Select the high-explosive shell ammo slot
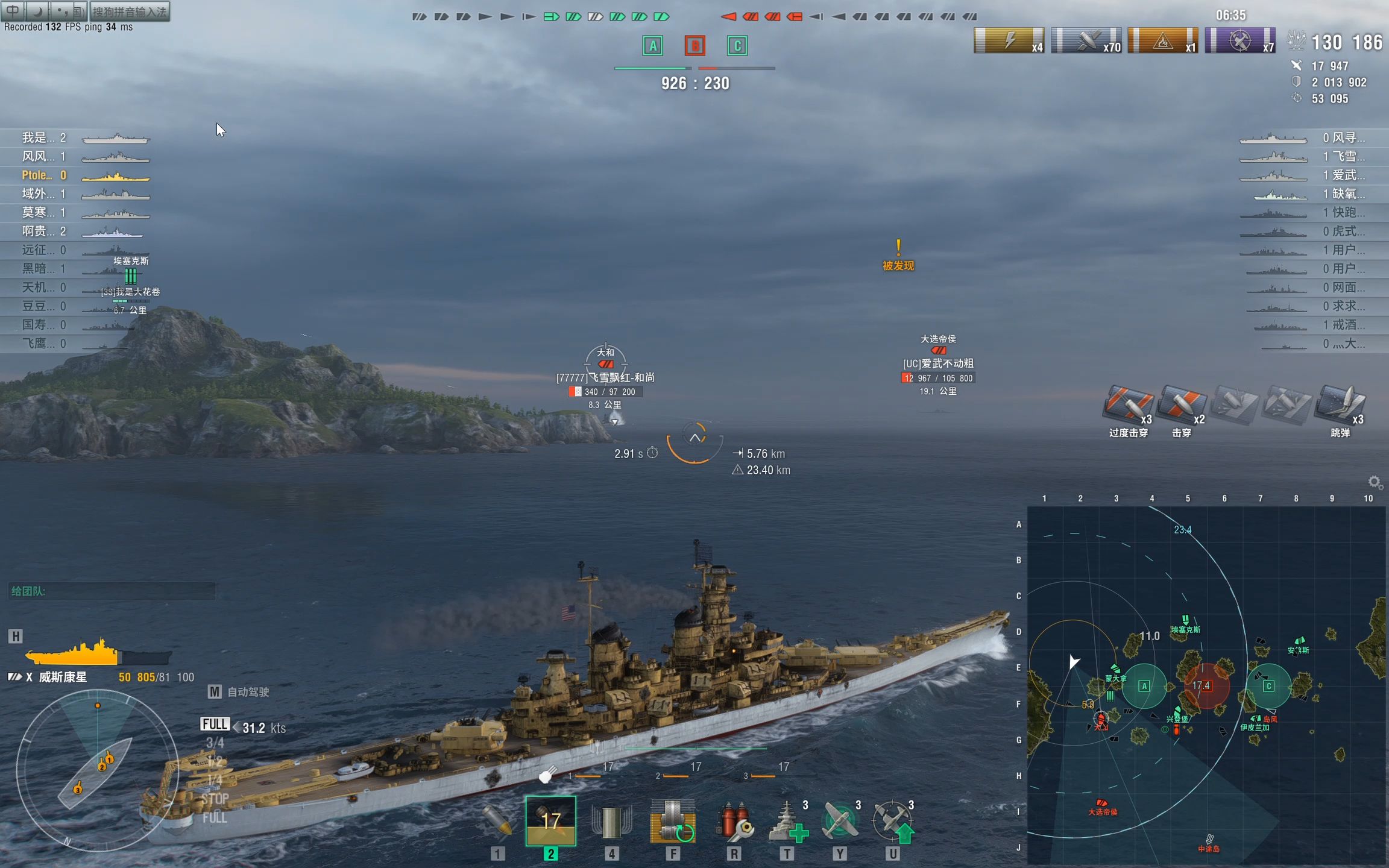The height and width of the screenshot is (868, 1389). 498,821
